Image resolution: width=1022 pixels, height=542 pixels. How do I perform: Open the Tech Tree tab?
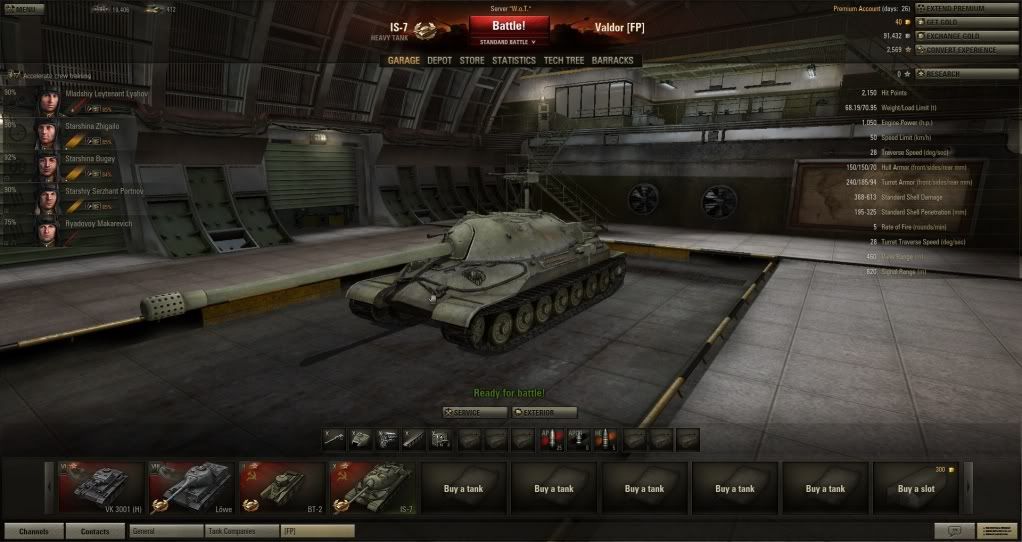(x=563, y=60)
